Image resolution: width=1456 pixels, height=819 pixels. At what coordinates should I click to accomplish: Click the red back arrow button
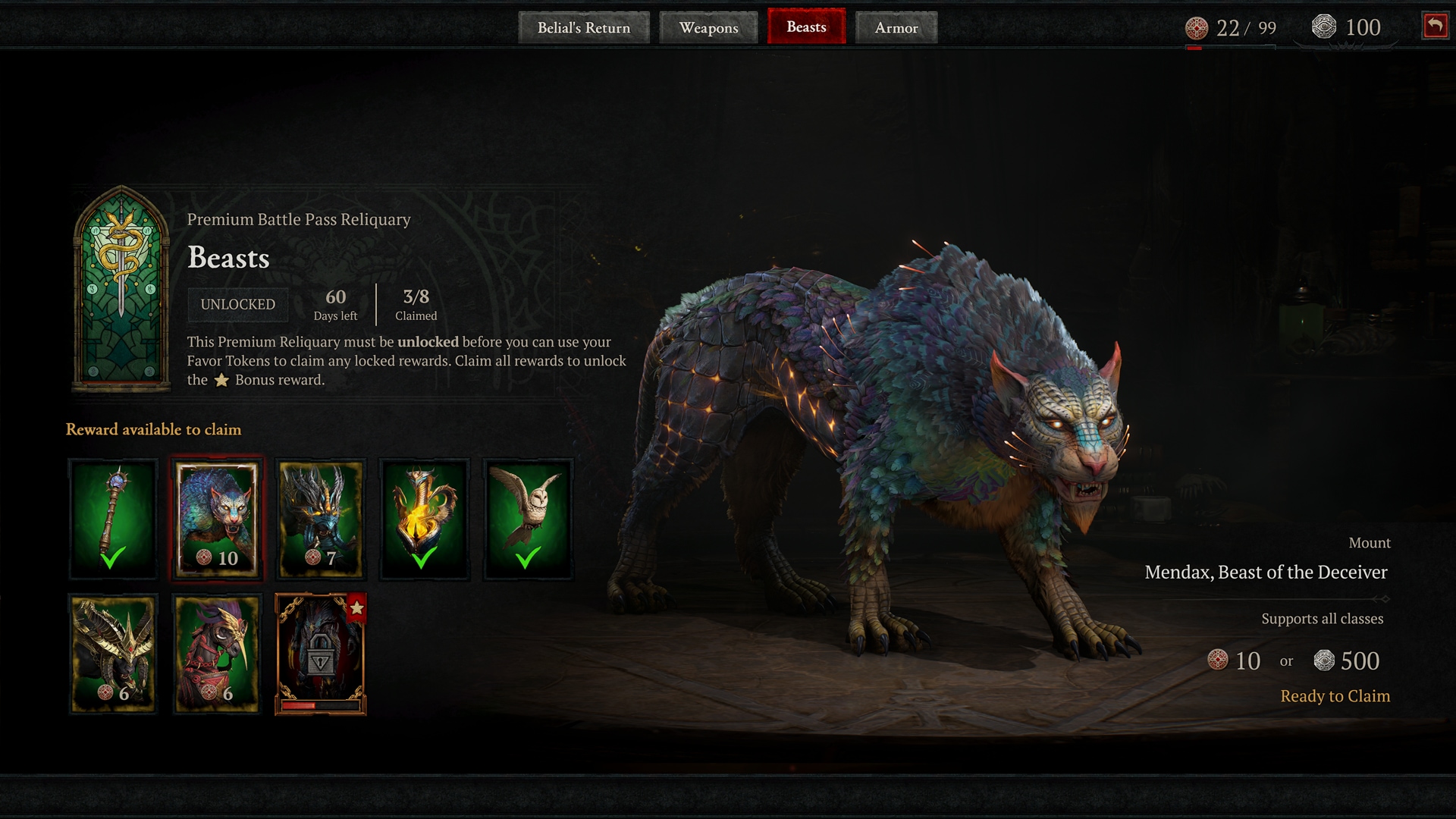(1435, 26)
